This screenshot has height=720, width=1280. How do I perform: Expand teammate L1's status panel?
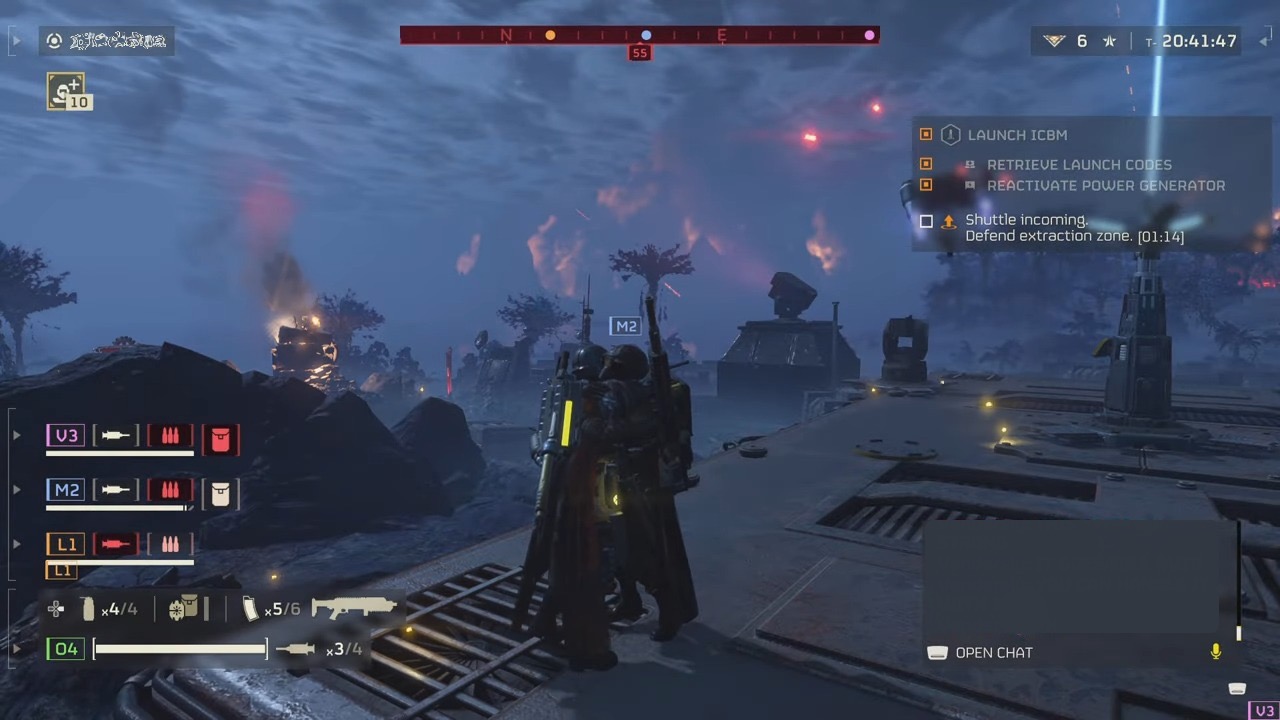tap(15, 543)
